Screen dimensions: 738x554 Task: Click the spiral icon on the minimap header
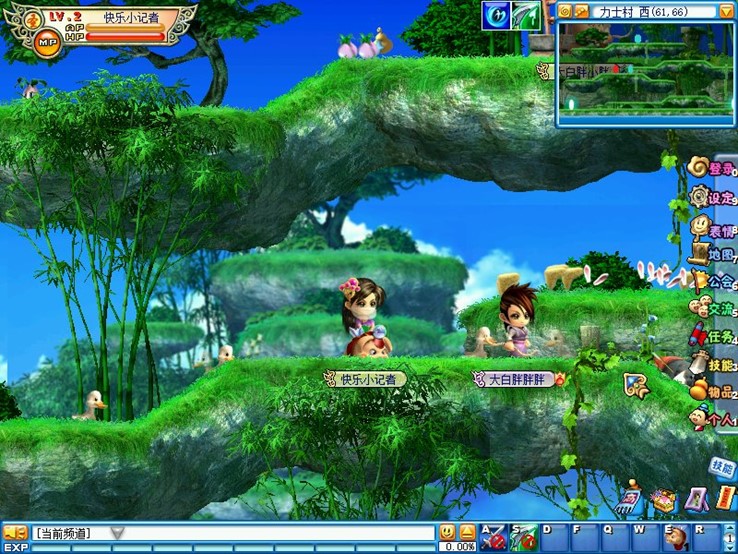pos(565,11)
